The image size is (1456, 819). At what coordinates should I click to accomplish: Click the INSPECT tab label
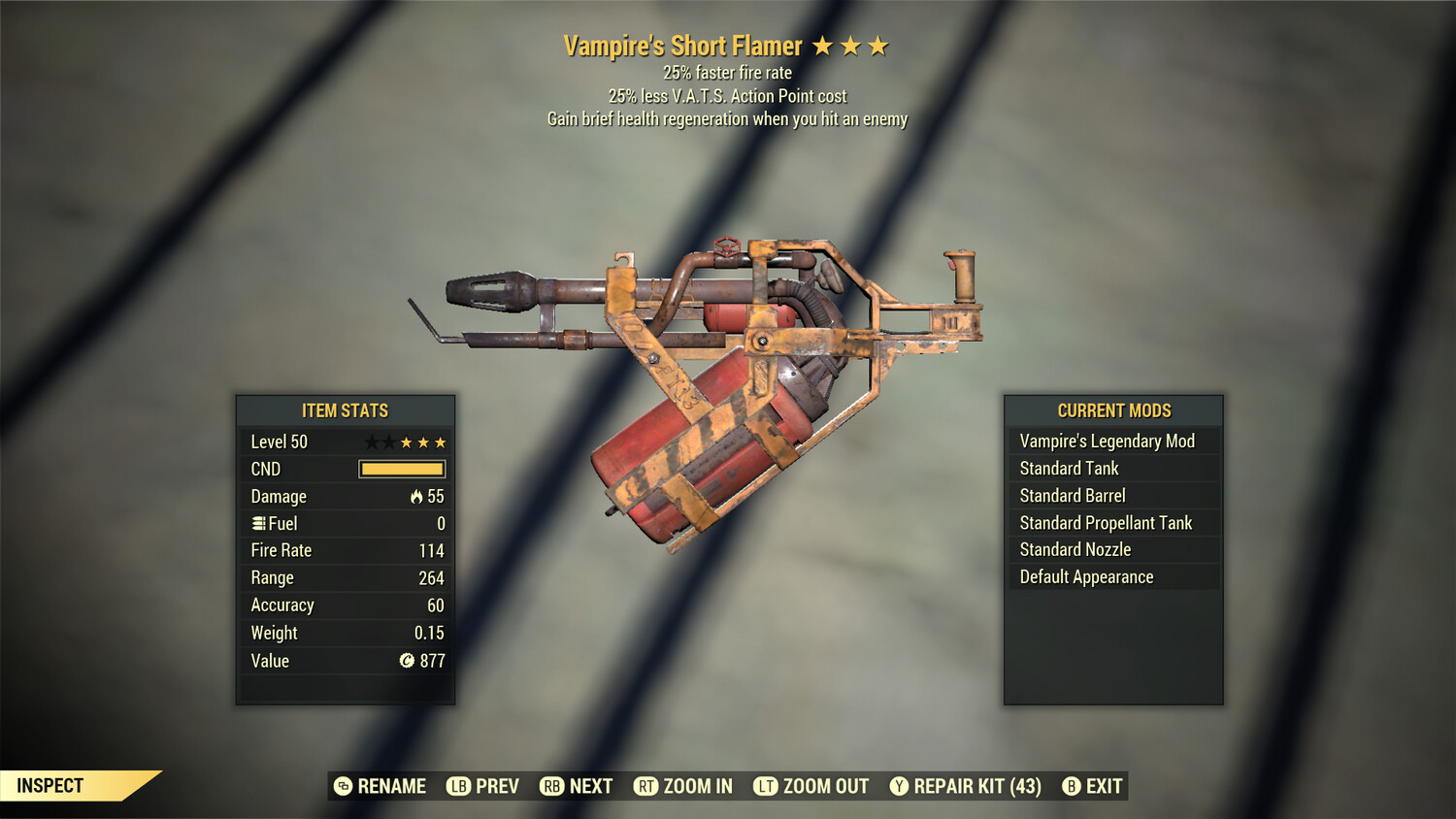tap(50, 786)
